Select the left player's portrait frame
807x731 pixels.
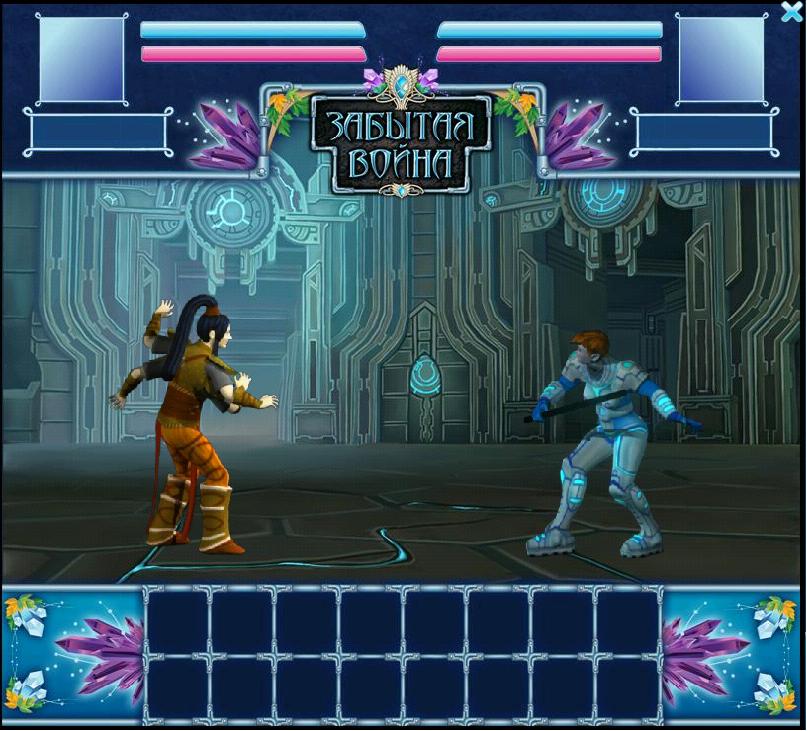click(x=82, y=59)
